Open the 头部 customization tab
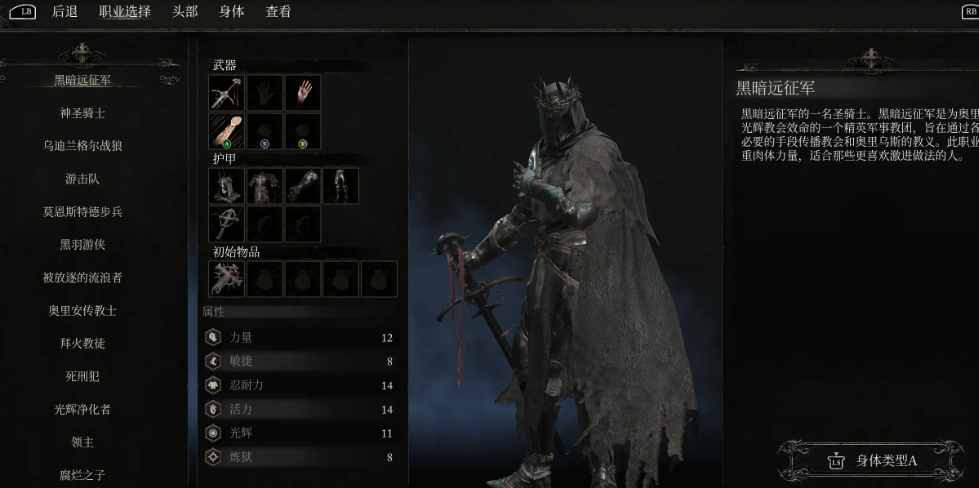The height and width of the screenshot is (488, 979). point(185,12)
